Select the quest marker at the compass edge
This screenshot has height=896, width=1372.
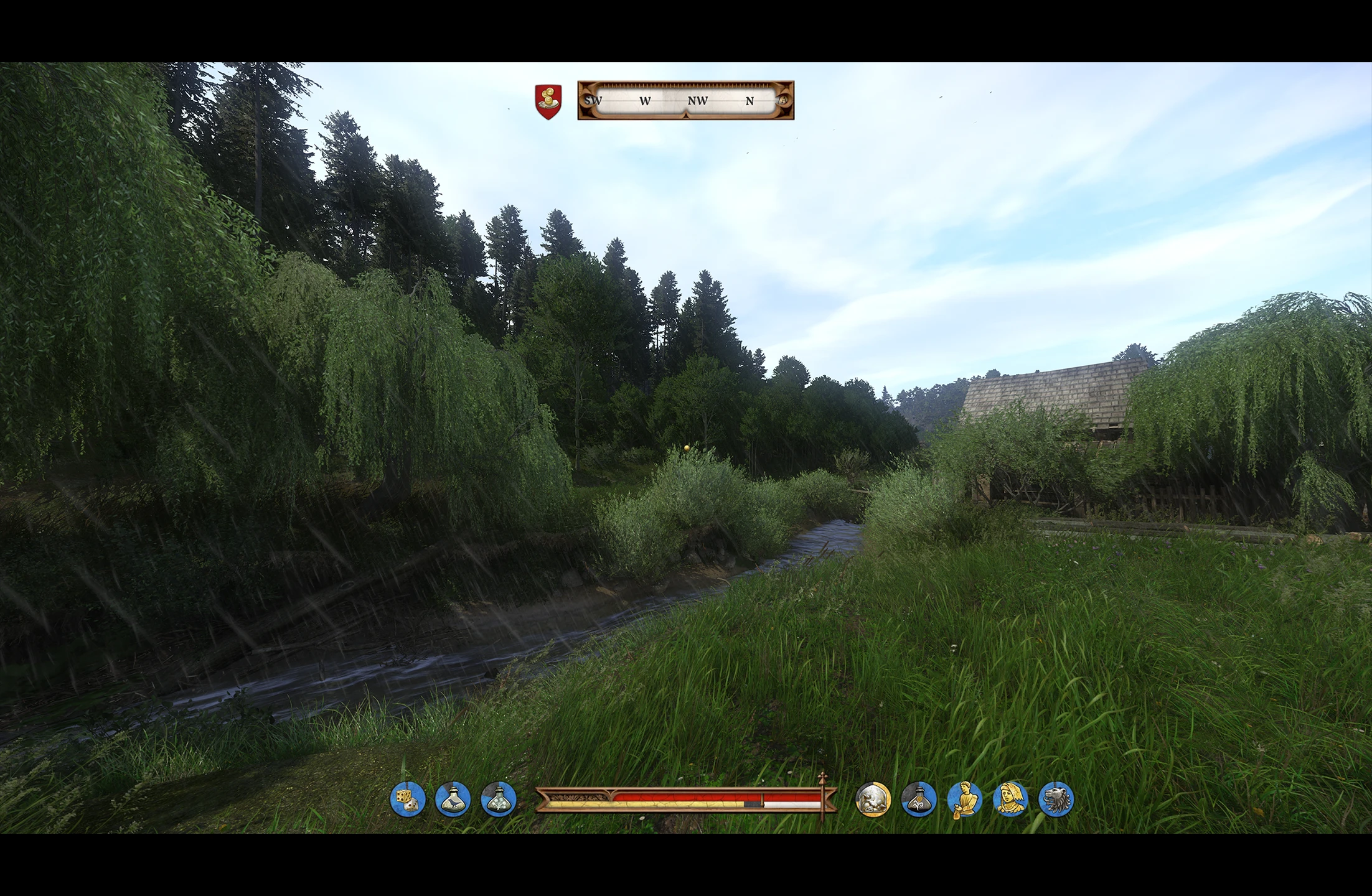(x=783, y=100)
